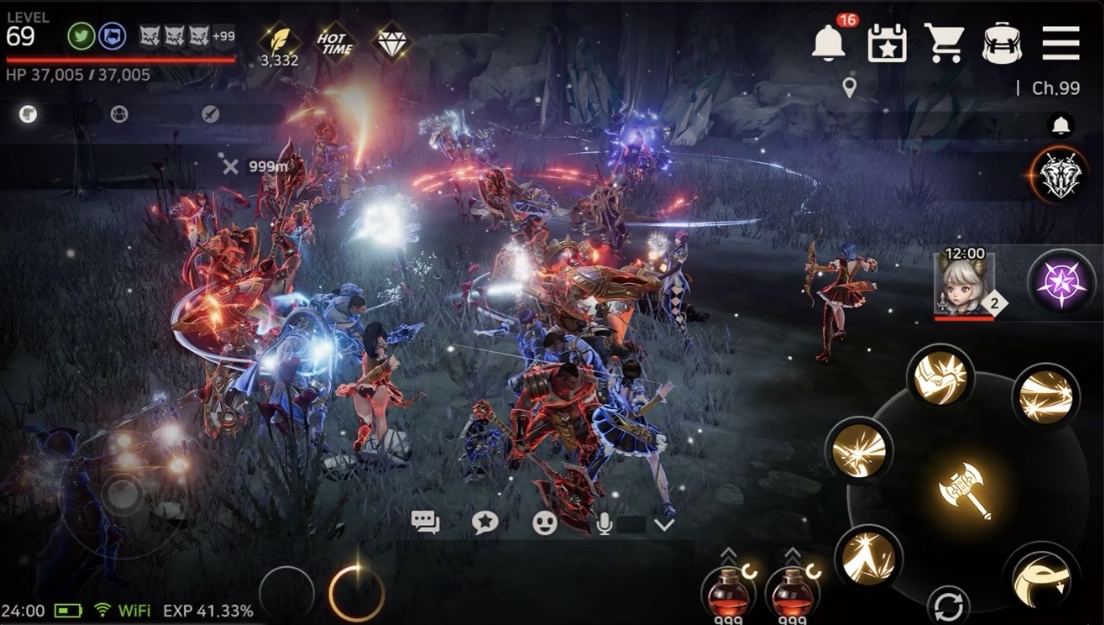Open the chat bubbles window

425,522
